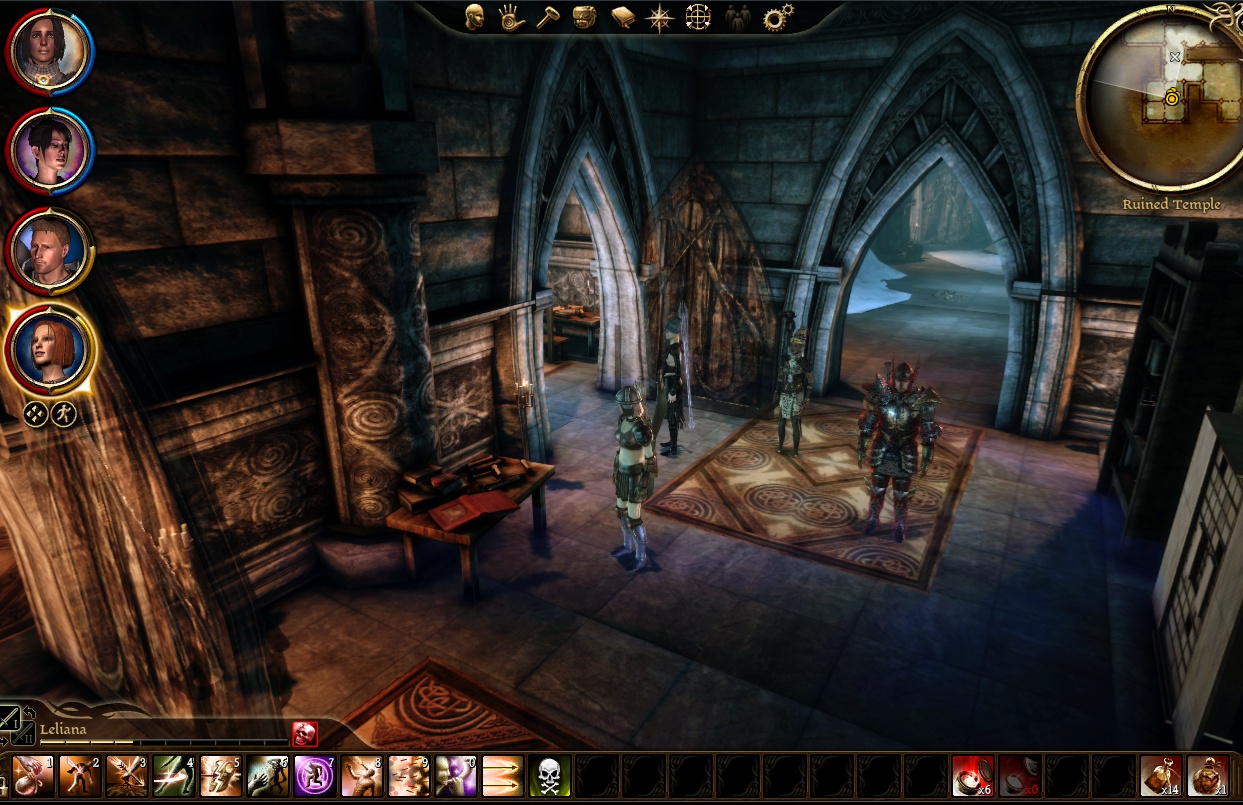Open the journal book icon
Screen dimensions: 1243x805
pos(622,17)
